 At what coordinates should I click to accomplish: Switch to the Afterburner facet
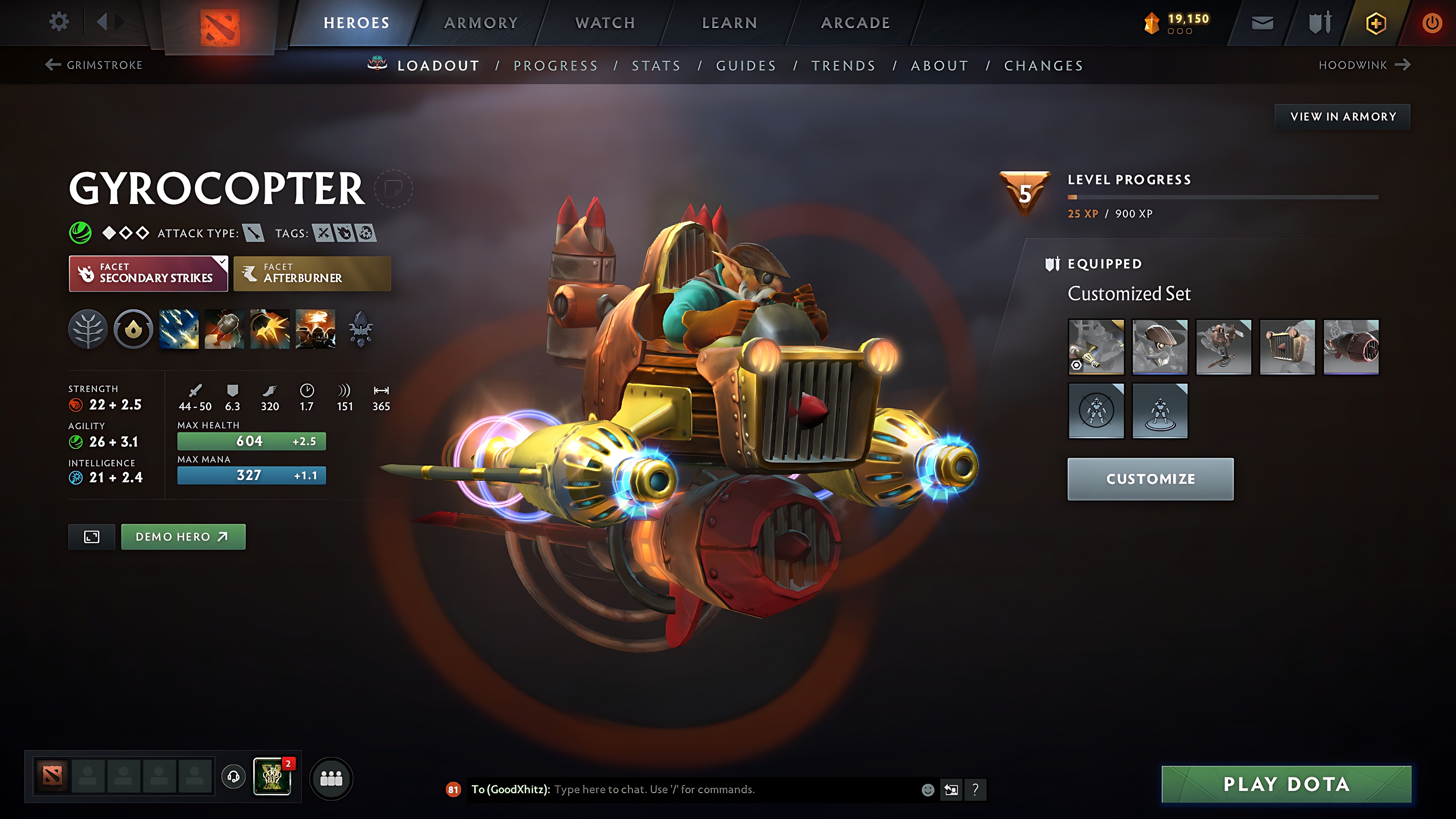(x=311, y=274)
